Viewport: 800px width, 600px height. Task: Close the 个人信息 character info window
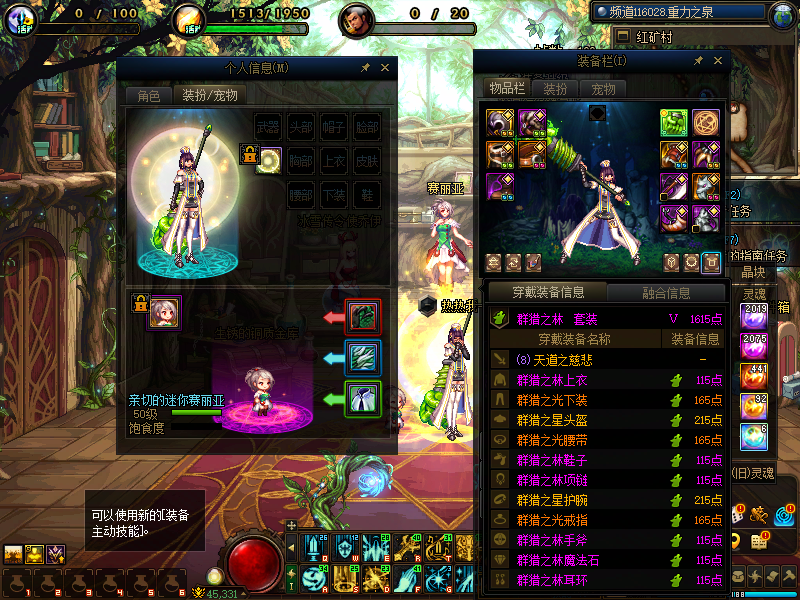tap(385, 68)
